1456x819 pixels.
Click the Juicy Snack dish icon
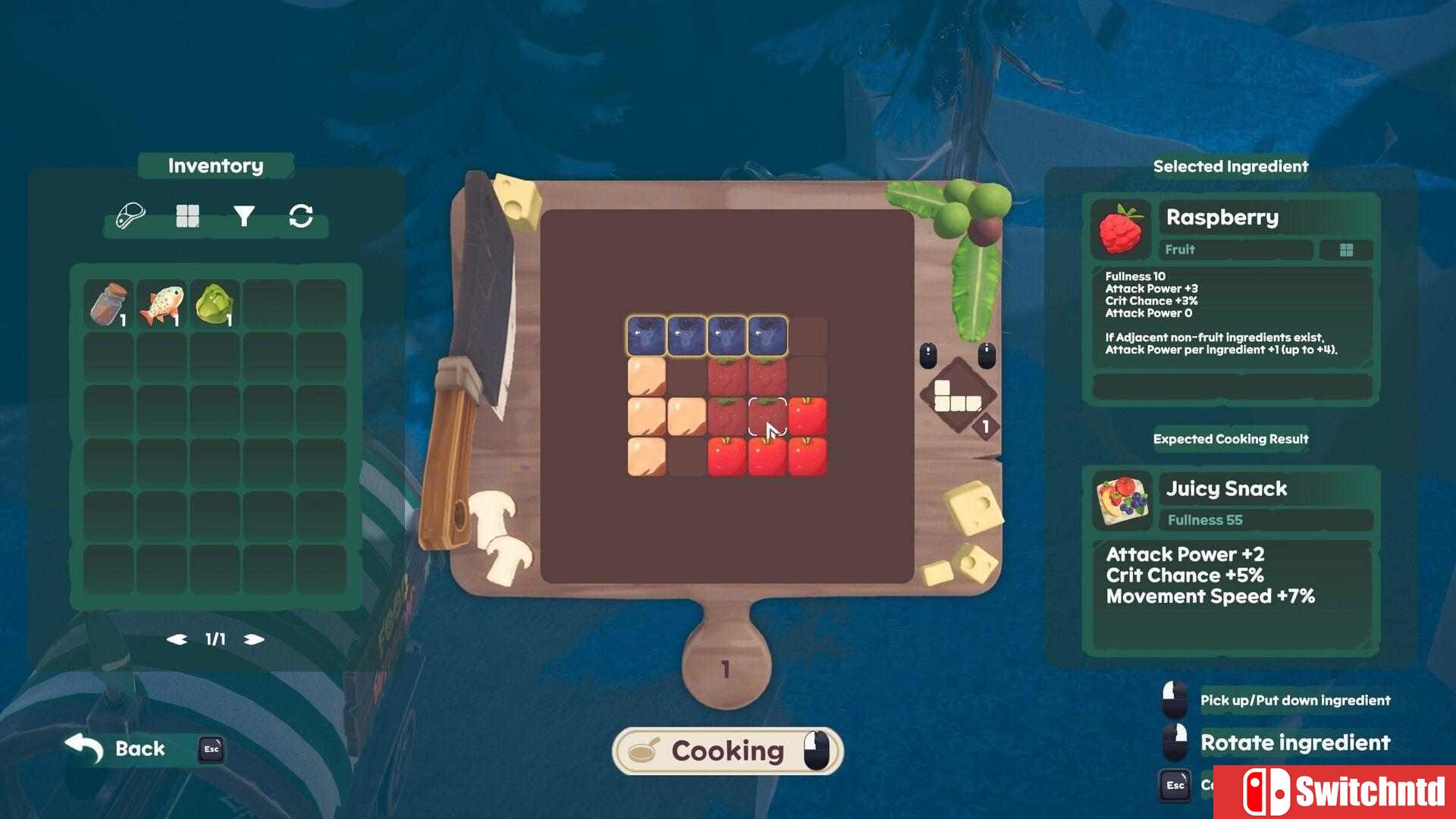[1121, 500]
